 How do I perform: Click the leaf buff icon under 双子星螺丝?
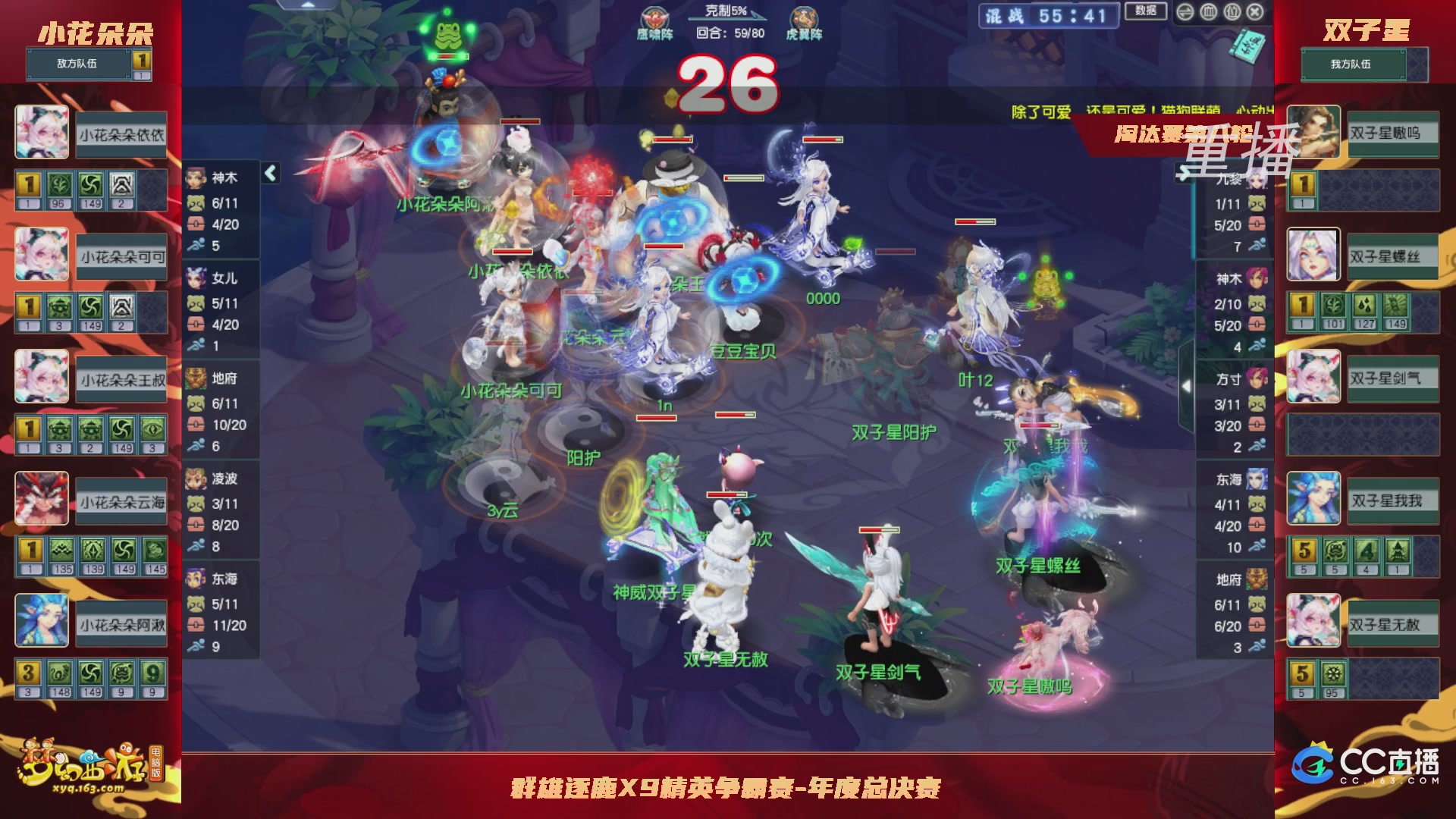1332,303
